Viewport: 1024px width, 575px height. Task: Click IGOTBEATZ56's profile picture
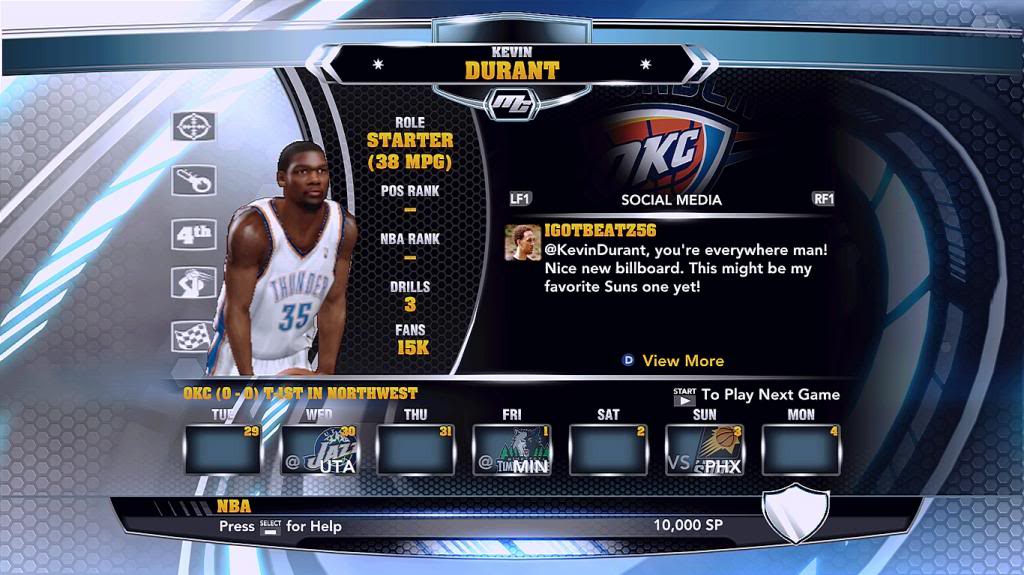[x=521, y=243]
